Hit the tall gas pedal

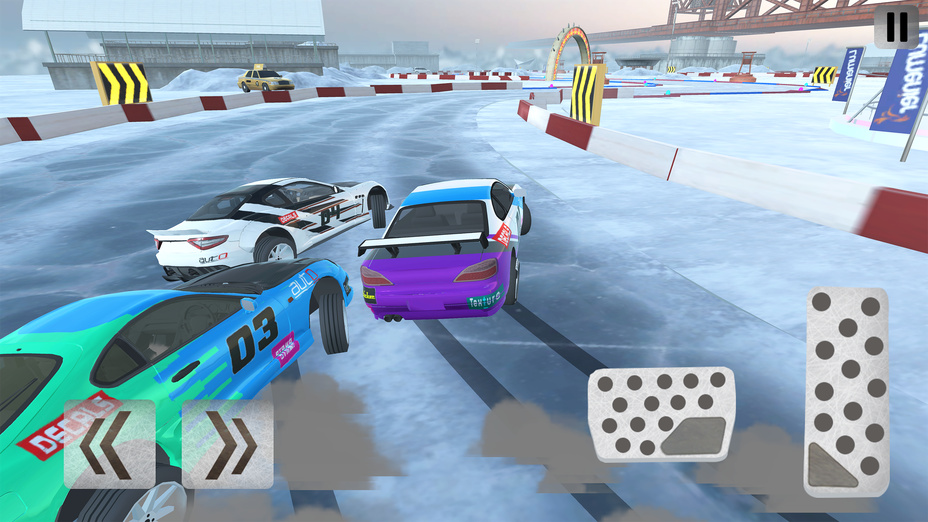tap(847, 391)
